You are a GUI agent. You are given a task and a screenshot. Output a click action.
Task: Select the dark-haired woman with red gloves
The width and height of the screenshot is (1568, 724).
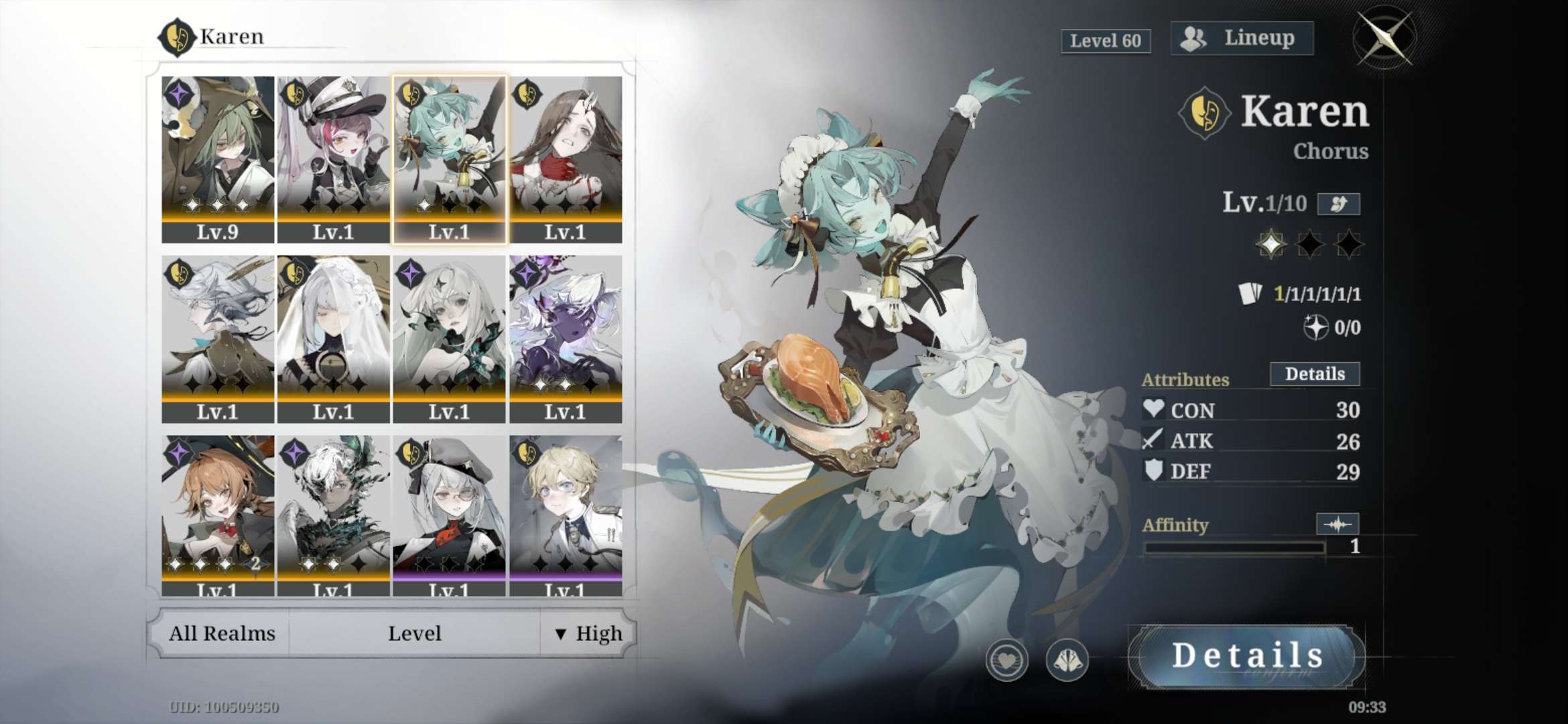click(566, 159)
